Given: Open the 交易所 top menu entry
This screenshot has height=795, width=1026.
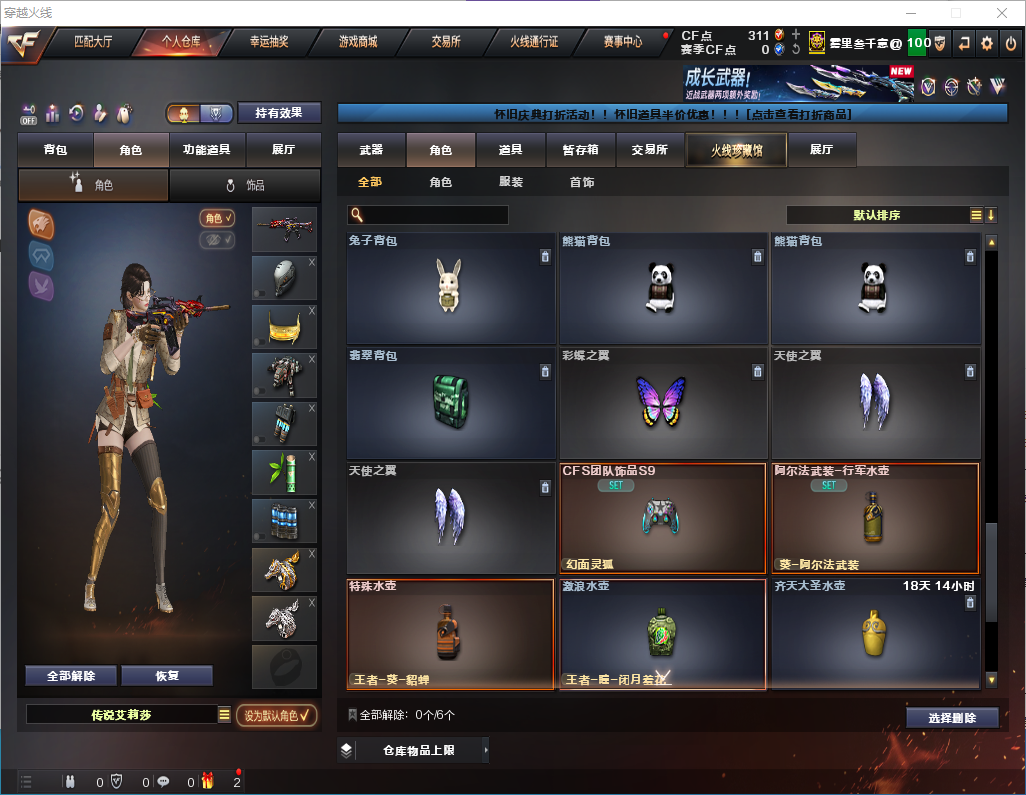Looking at the screenshot, I should (x=446, y=42).
